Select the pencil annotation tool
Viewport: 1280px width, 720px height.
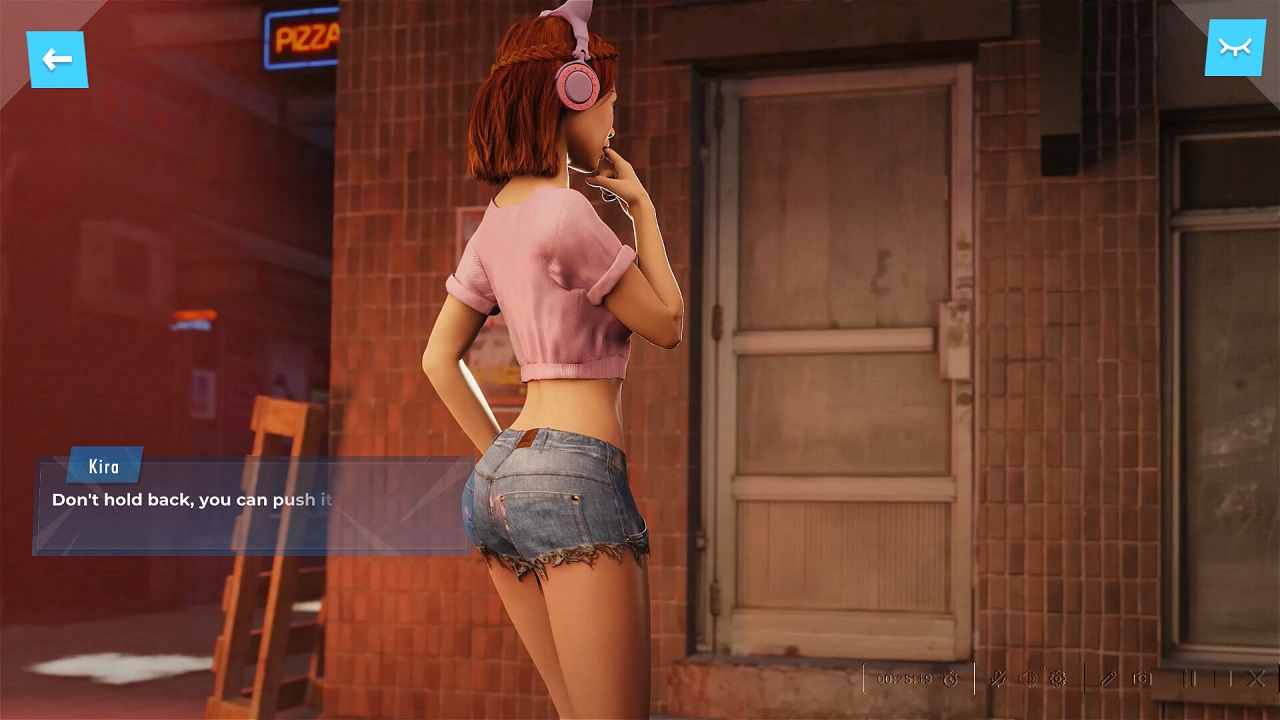[x=1107, y=678]
